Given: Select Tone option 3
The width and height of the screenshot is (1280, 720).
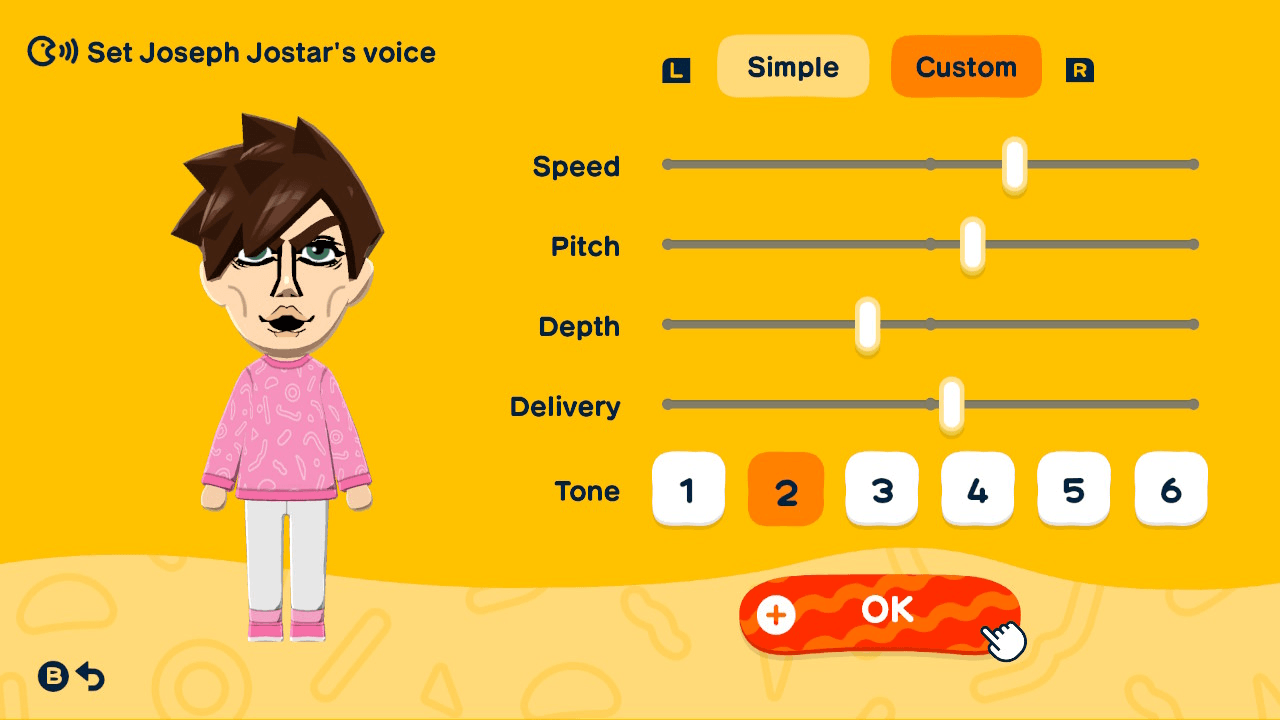Looking at the screenshot, I should pos(881,489).
